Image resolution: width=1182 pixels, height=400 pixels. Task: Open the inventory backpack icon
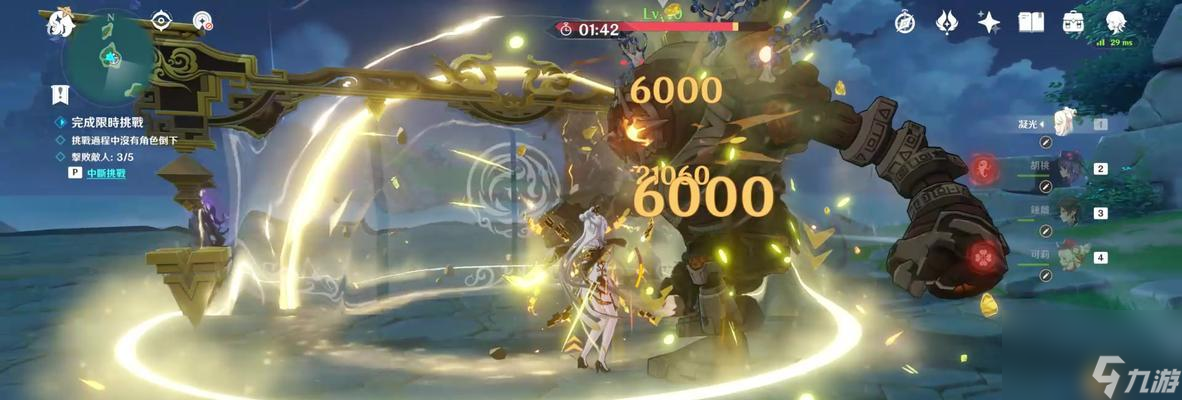coord(1074,22)
